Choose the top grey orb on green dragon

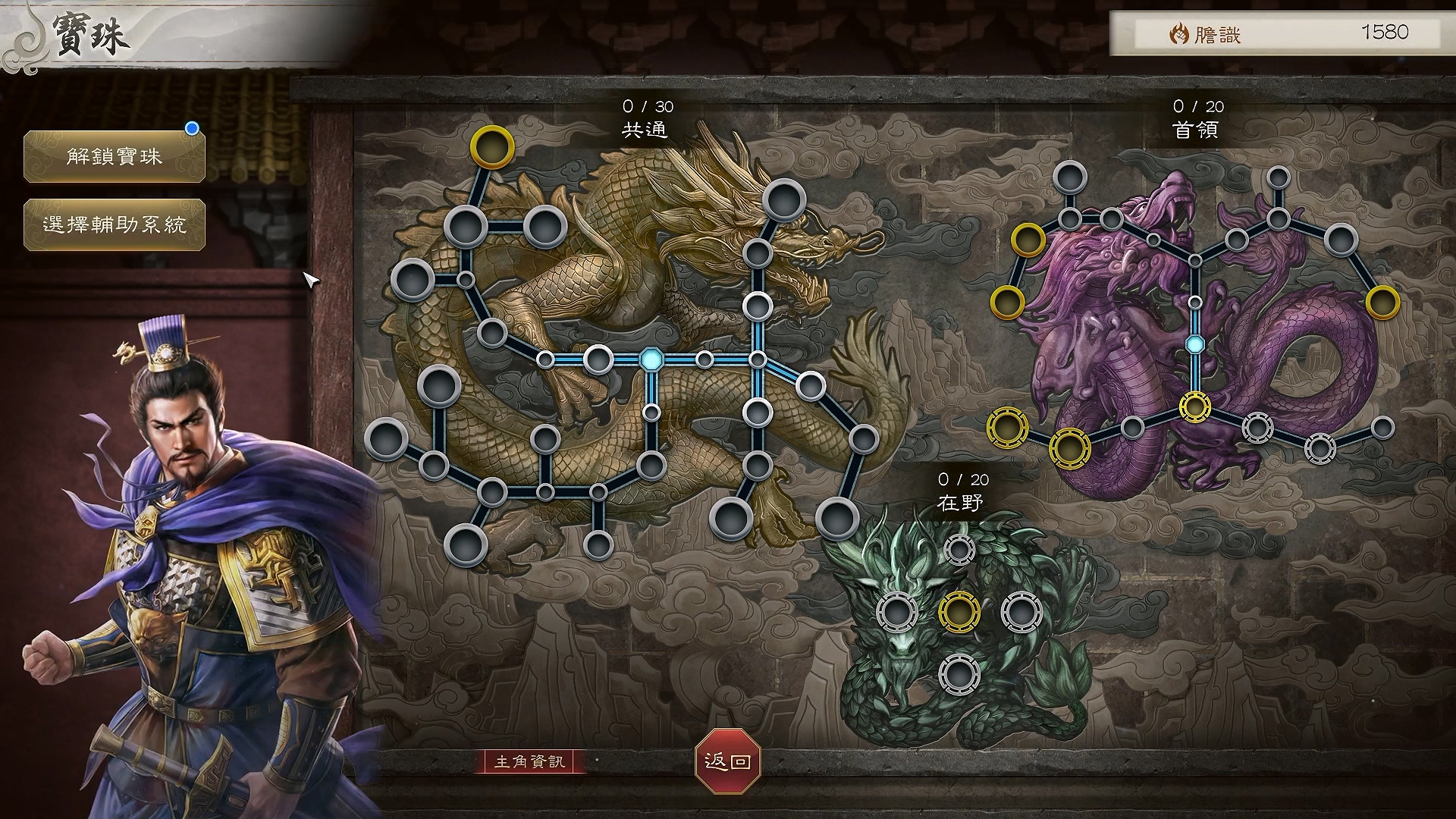coord(959,550)
